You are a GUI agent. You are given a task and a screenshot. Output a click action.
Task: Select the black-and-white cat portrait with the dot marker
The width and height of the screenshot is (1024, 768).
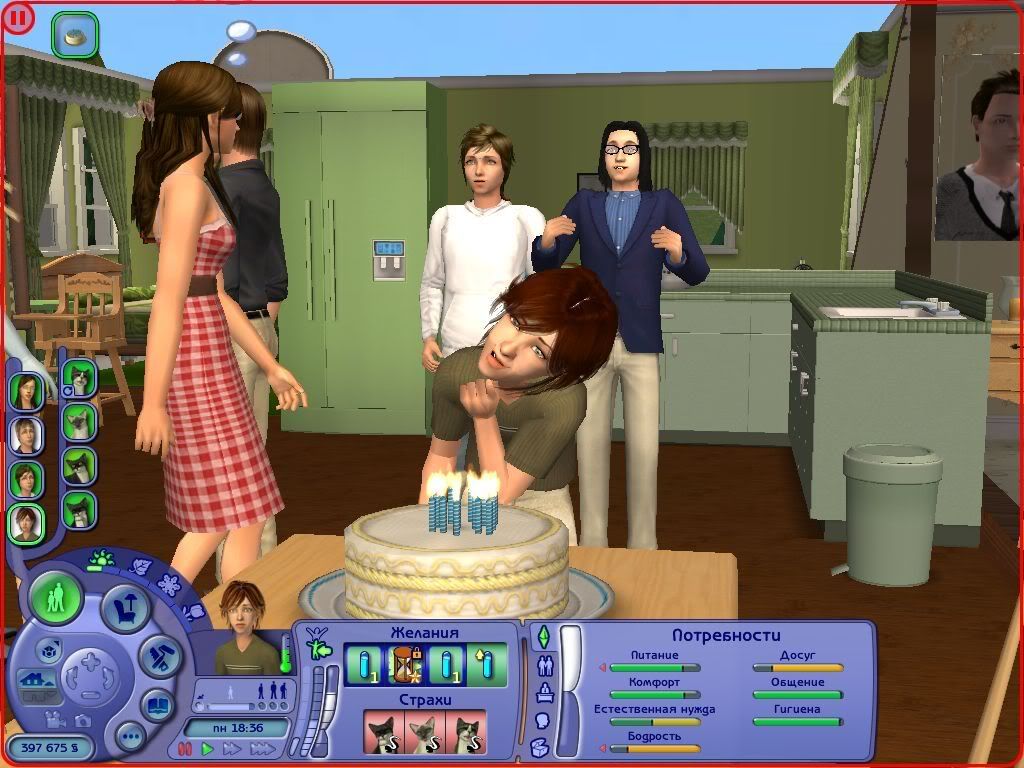[78, 377]
